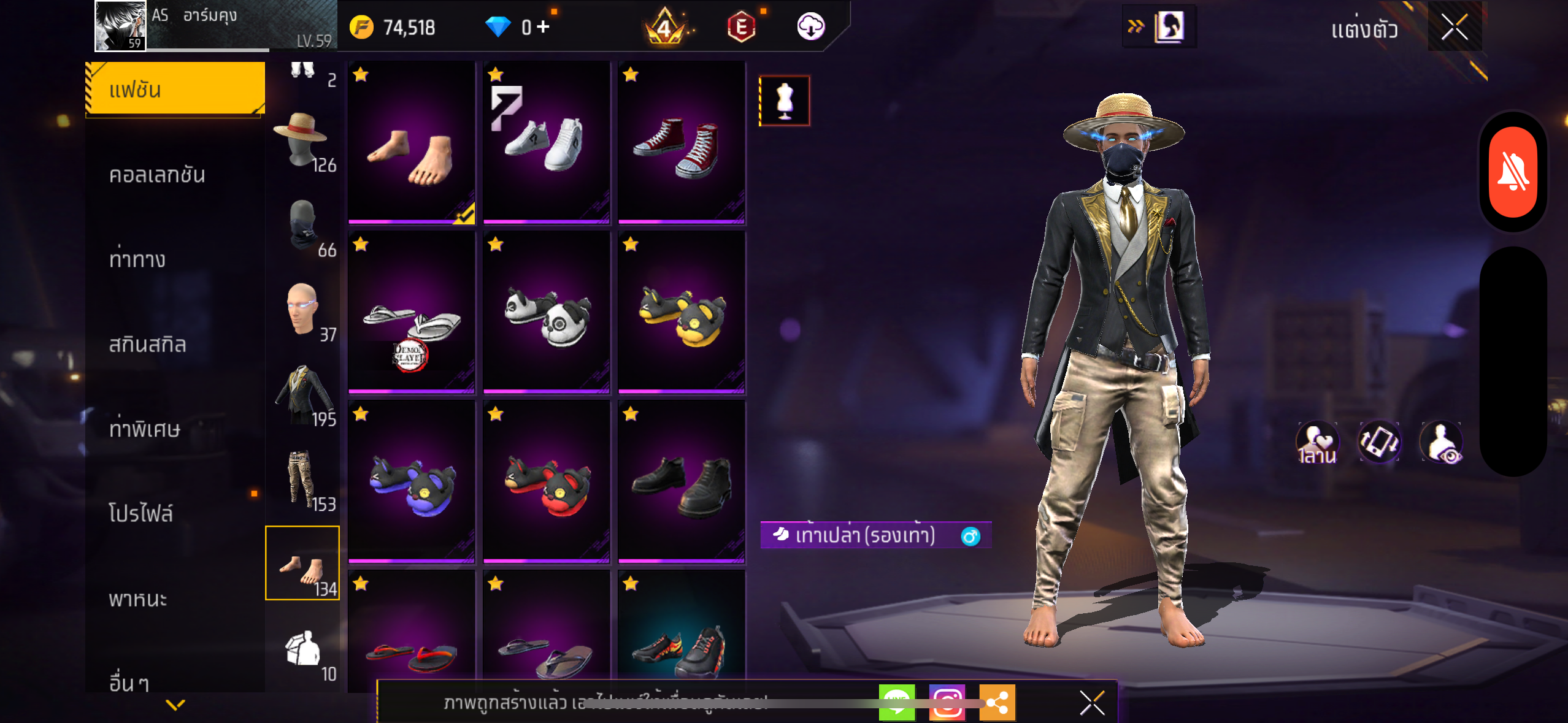This screenshot has height=723, width=1568.
Task: Open the mannequin outfit preset button
Action: click(785, 101)
